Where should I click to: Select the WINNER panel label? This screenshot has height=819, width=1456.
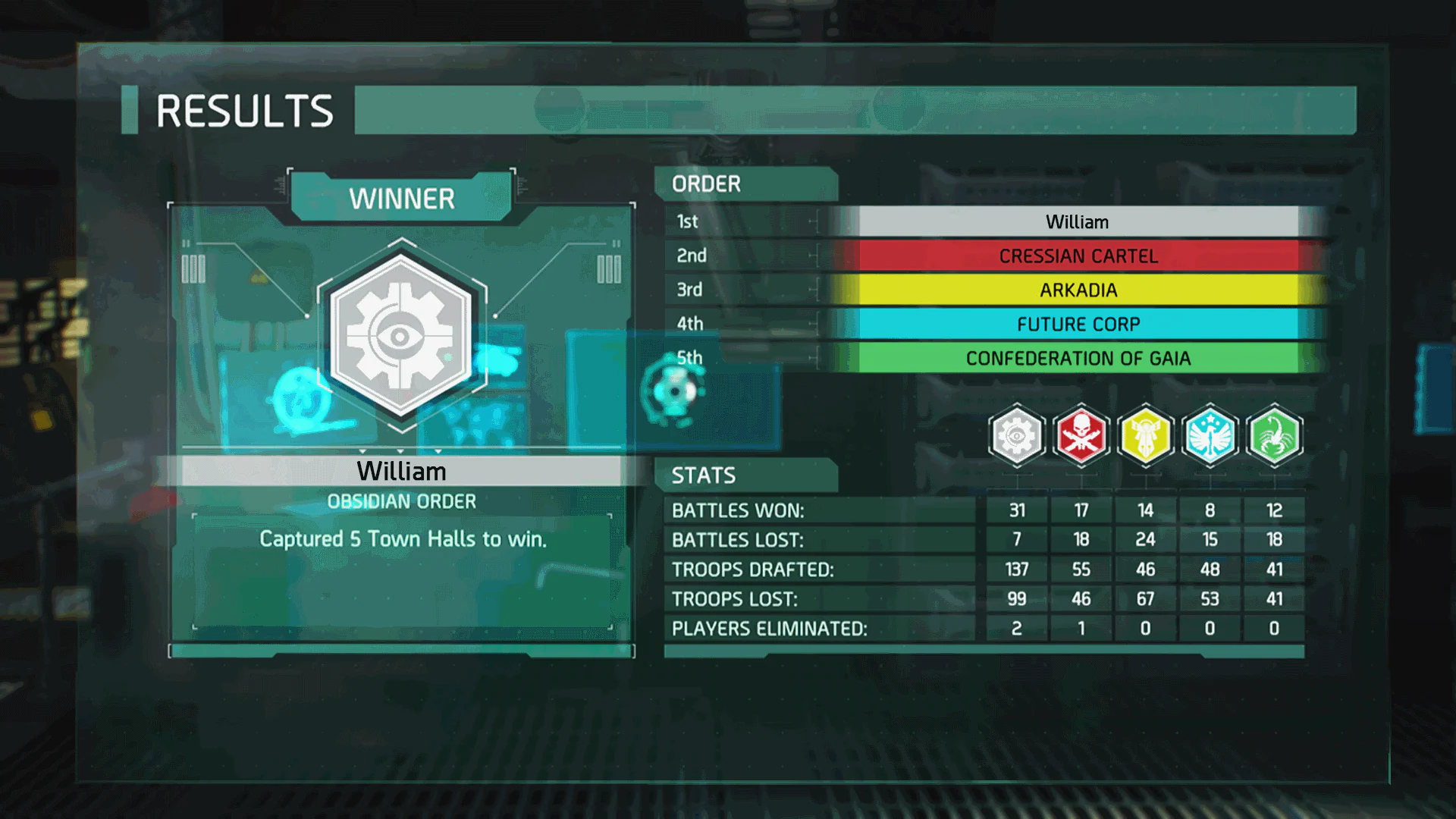[x=402, y=198]
